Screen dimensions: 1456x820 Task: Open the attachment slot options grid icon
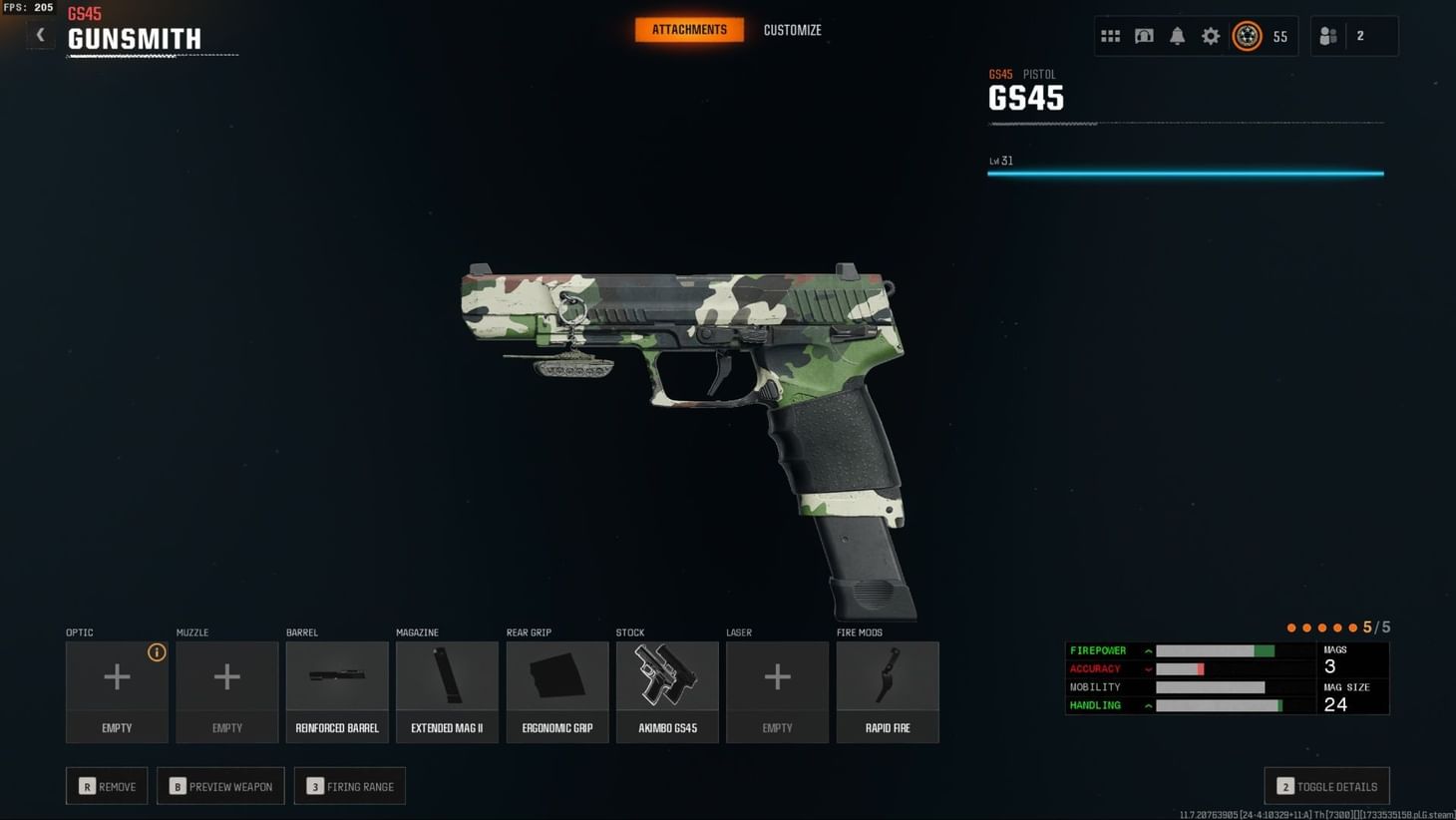click(x=1110, y=36)
